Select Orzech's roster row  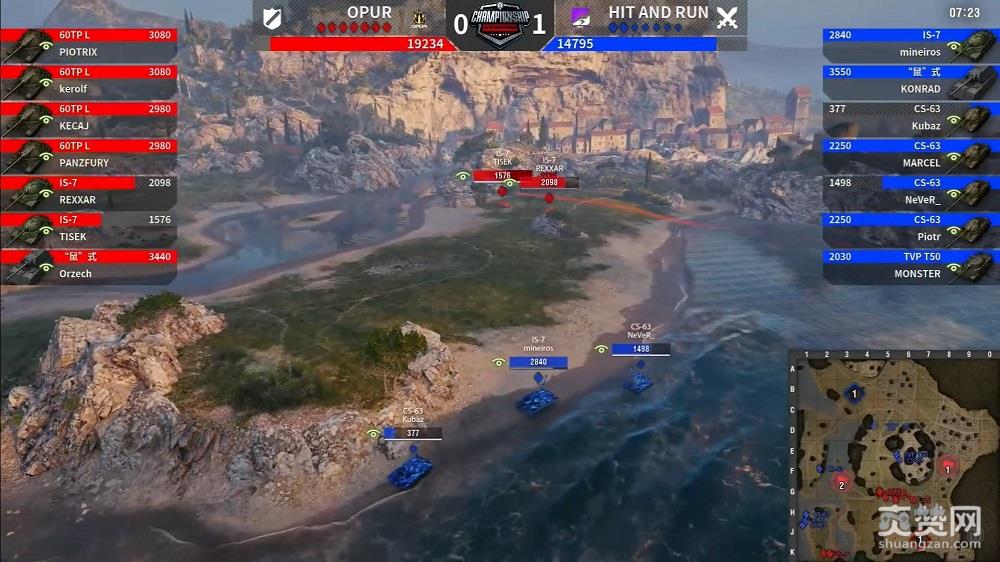point(90,266)
